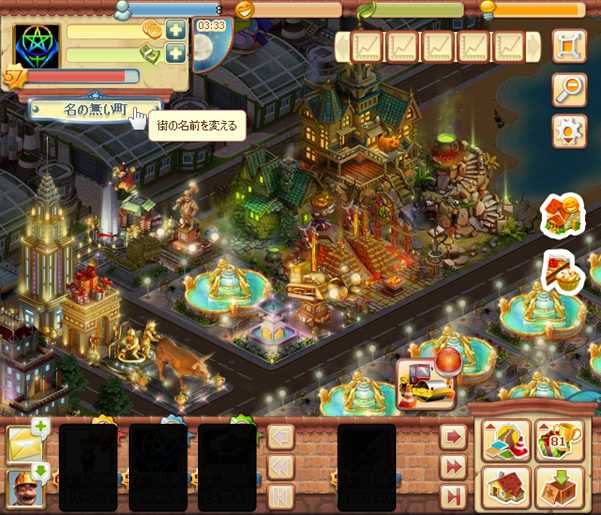601x515 pixels.
Task: Toggle the fullscreen frame button
Action: click(x=569, y=46)
